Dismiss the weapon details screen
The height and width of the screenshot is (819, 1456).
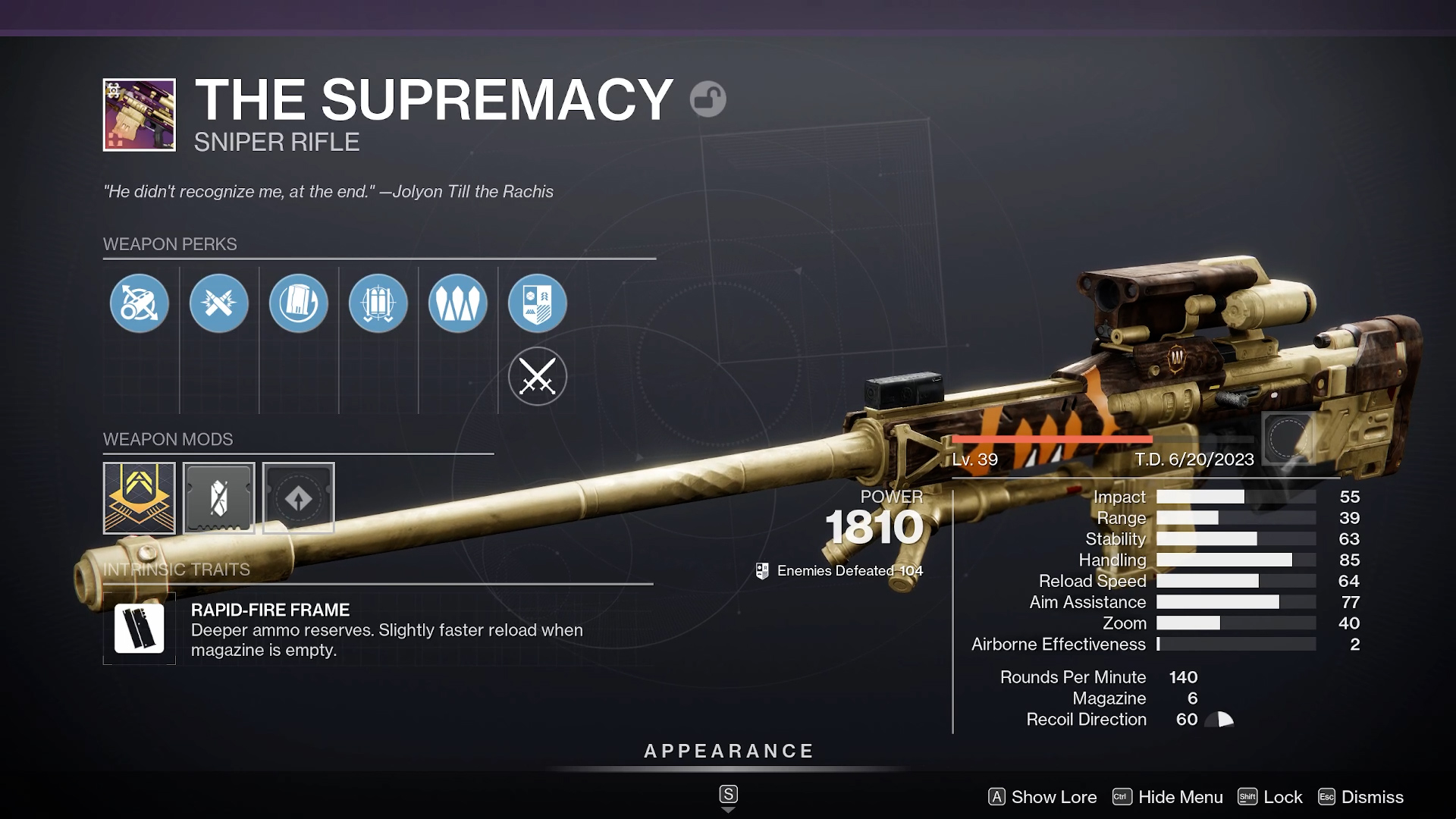tap(1361, 797)
